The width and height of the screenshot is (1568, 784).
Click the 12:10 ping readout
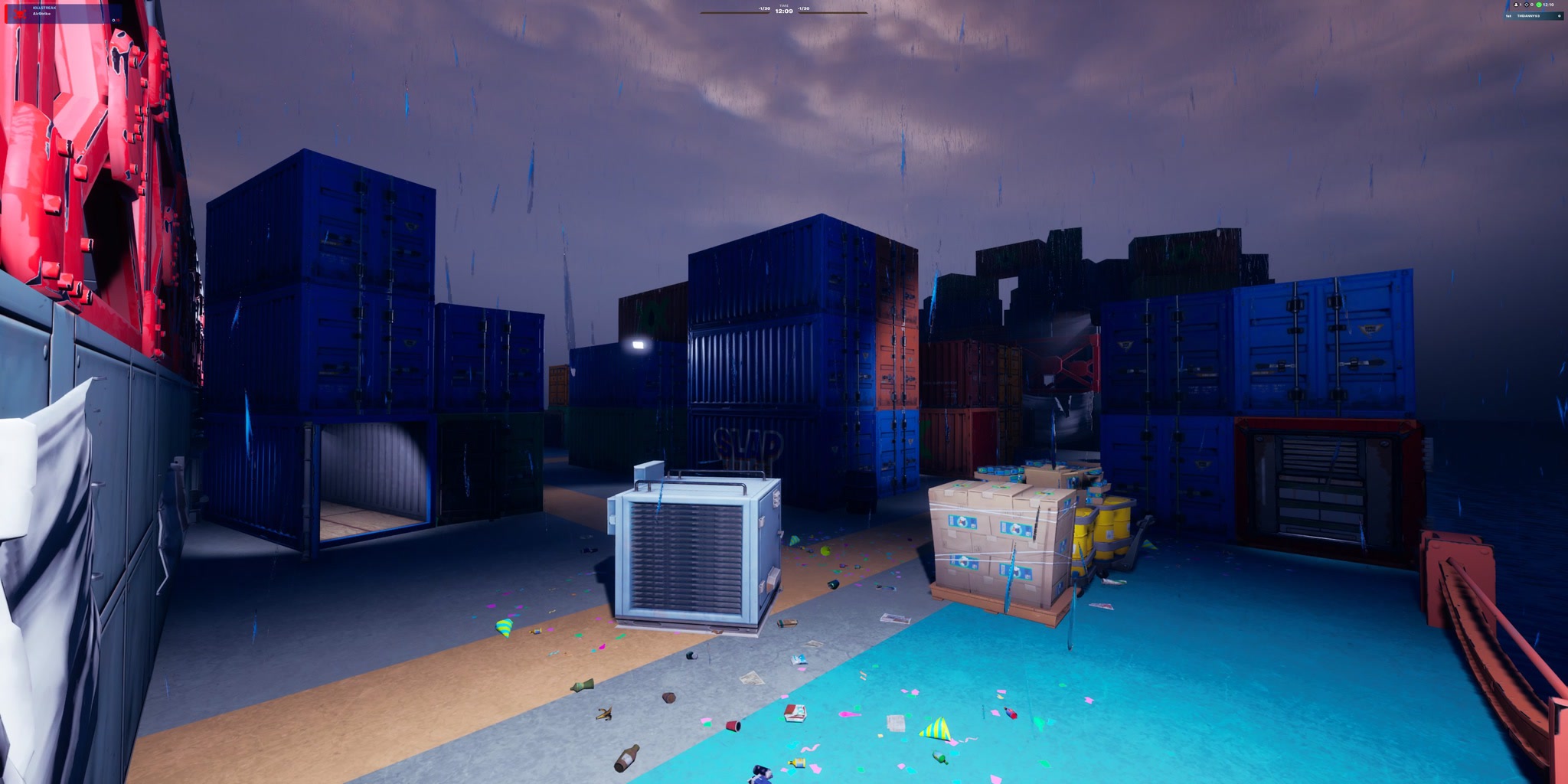click(x=1549, y=5)
